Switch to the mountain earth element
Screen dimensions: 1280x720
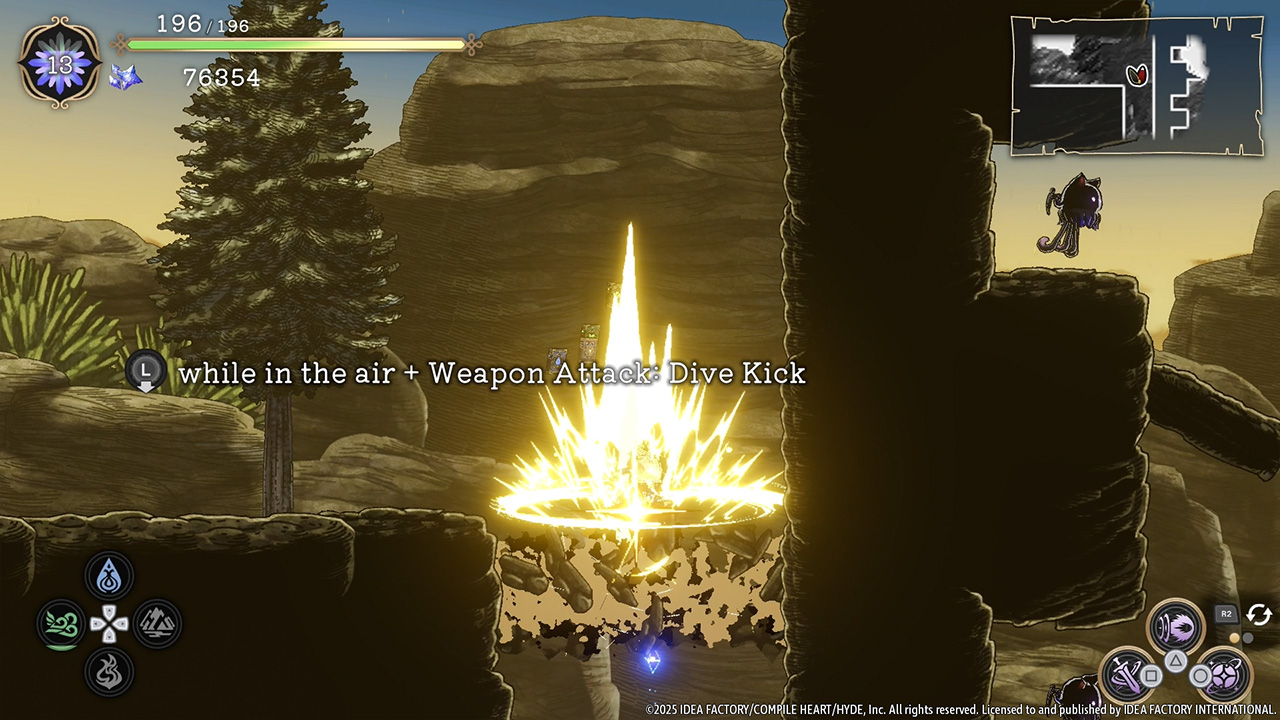click(x=157, y=624)
